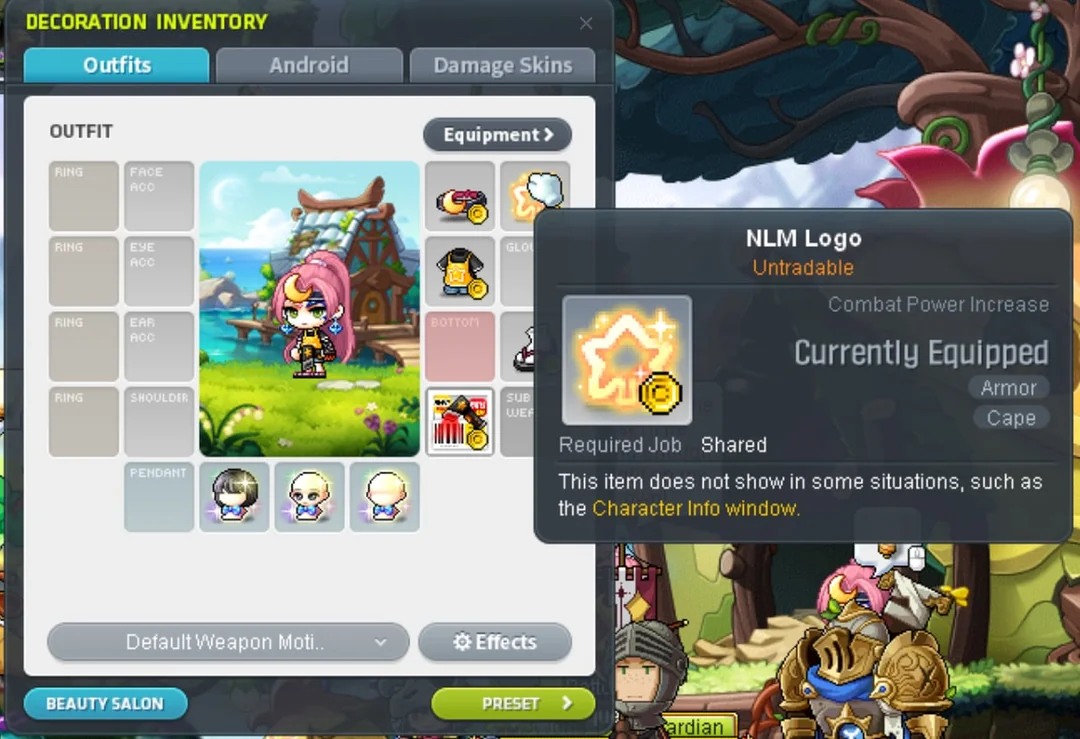Open the Equipment view

pos(497,135)
